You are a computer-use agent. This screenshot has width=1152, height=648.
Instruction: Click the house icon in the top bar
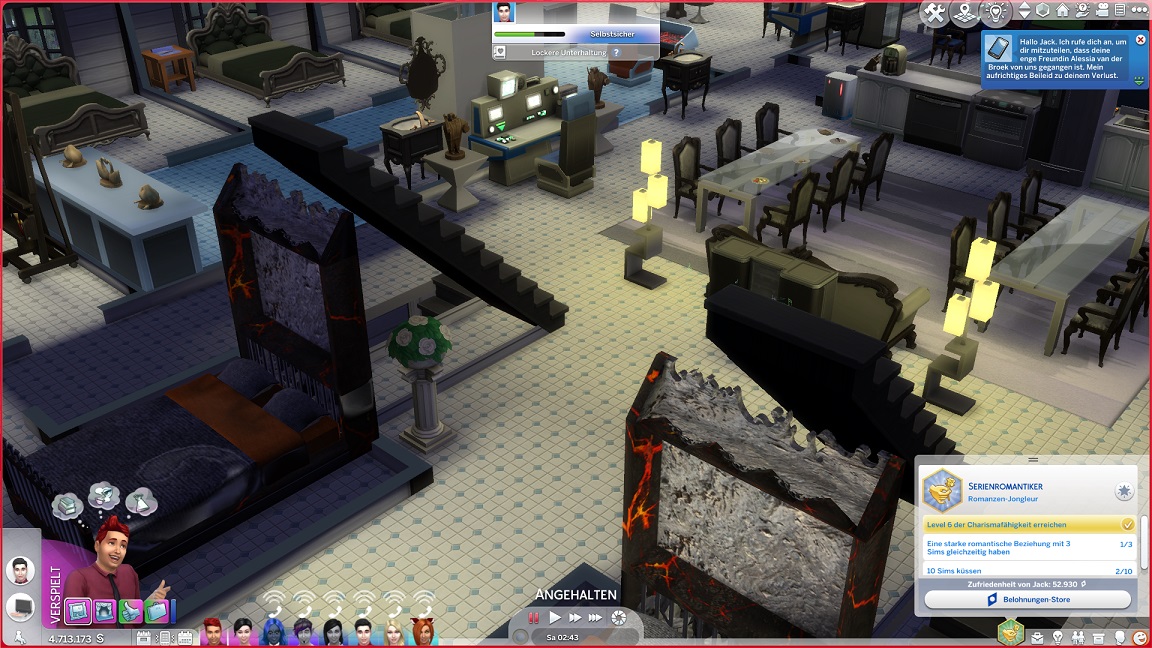[x=1062, y=12]
